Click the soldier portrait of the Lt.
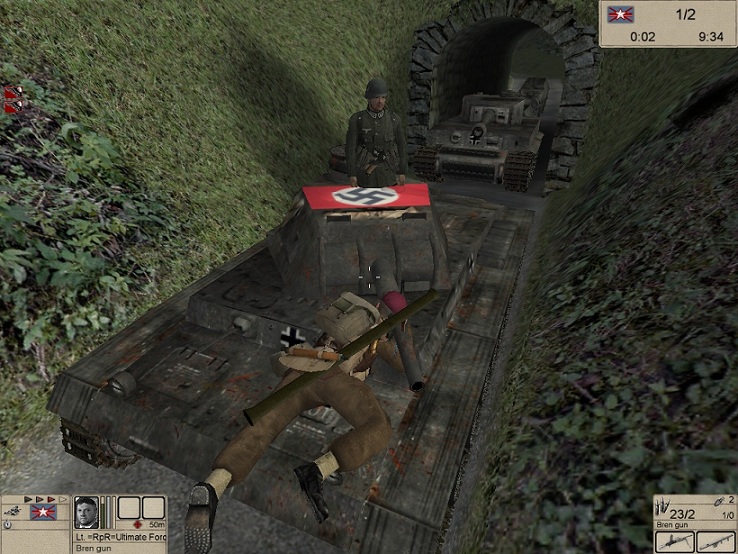Screen dimensions: 738x554 85,510
